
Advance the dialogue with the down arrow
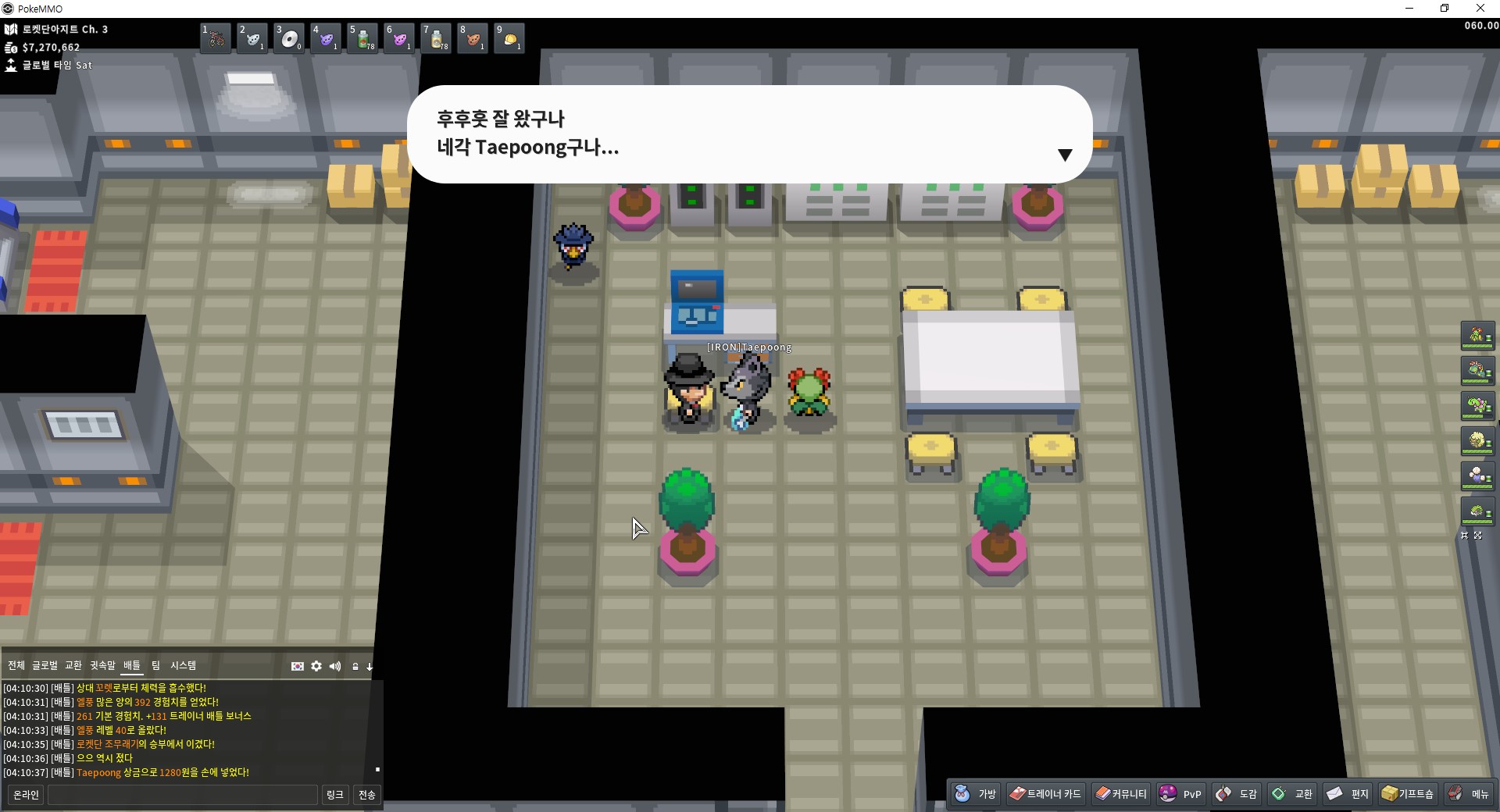pyautogui.click(x=1064, y=155)
